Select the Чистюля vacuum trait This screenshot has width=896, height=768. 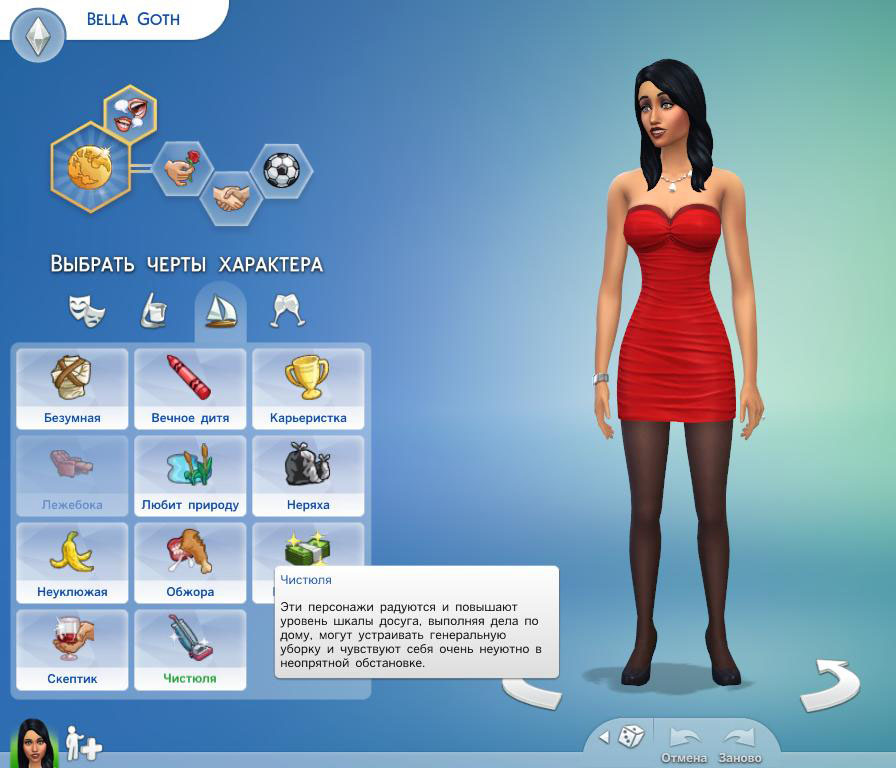tap(190, 650)
